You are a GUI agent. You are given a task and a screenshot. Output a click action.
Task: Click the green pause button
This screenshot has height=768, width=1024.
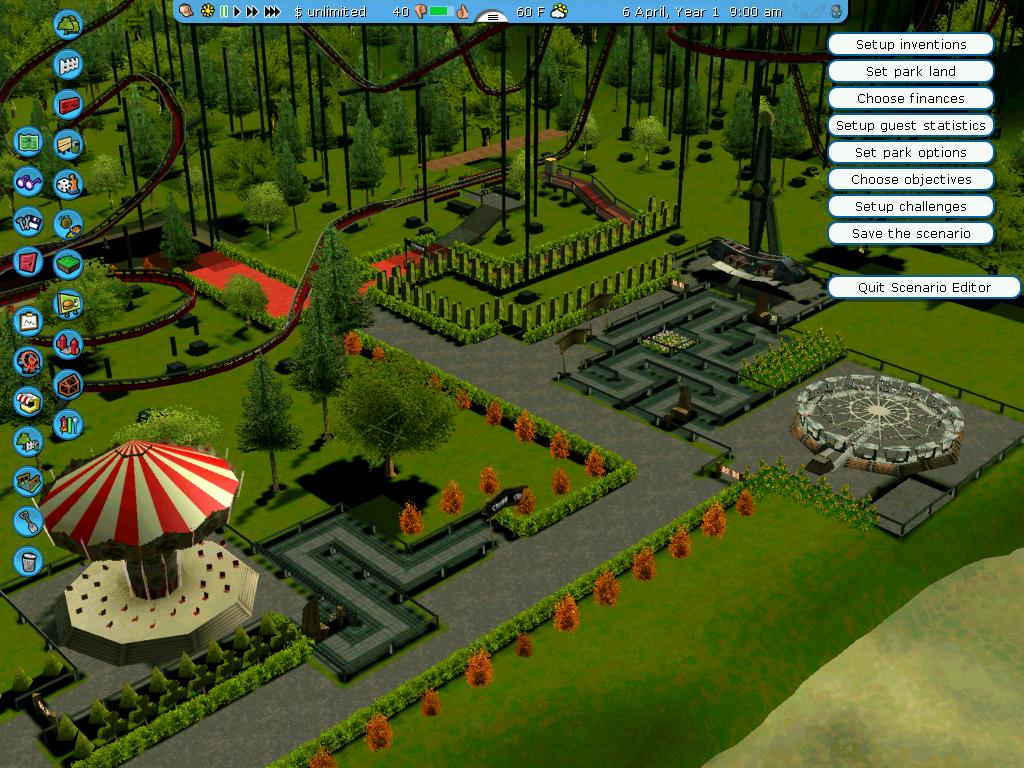(x=224, y=12)
